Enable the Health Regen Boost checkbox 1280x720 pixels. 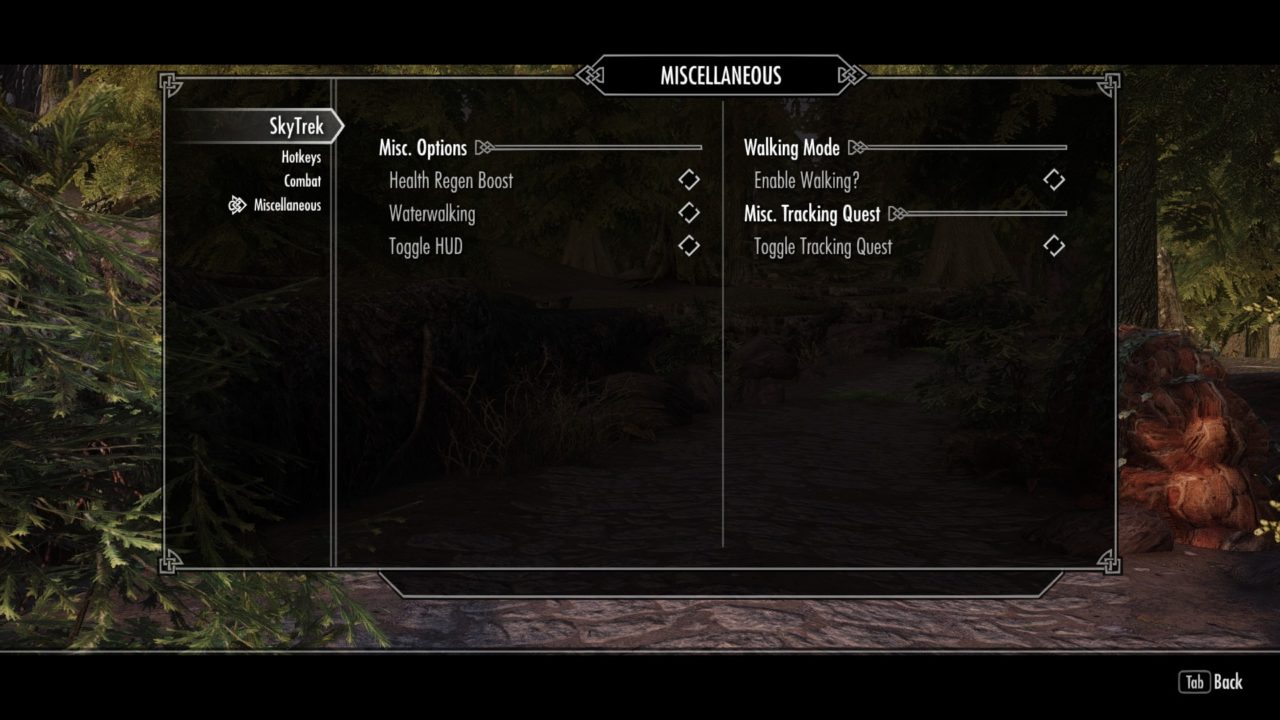pos(687,180)
